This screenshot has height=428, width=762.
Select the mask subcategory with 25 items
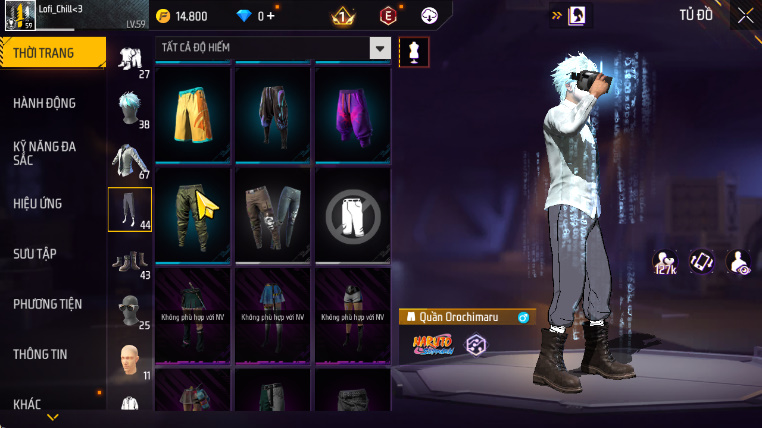(x=129, y=311)
